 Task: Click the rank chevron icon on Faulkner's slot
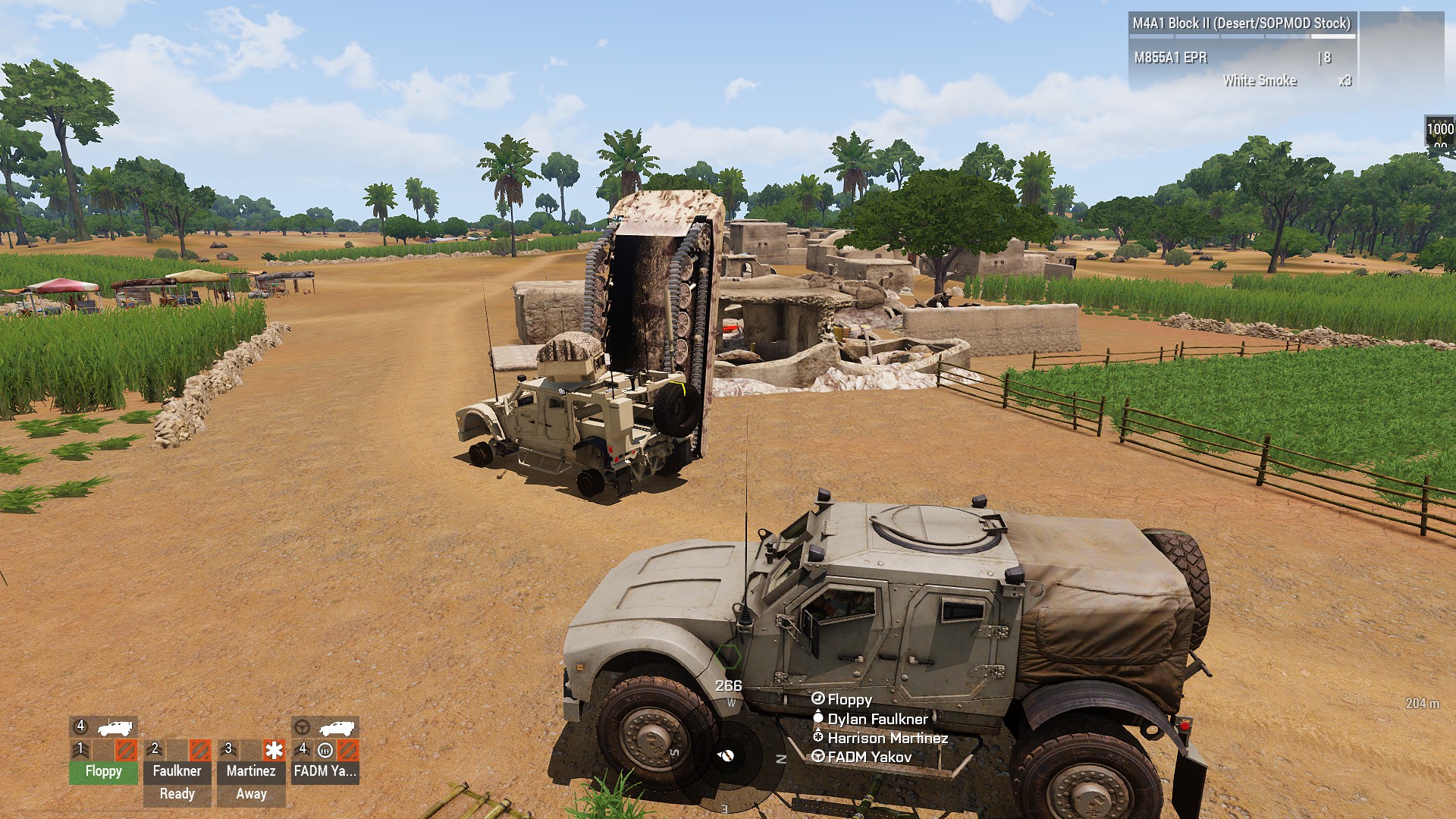tap(154, 749)
